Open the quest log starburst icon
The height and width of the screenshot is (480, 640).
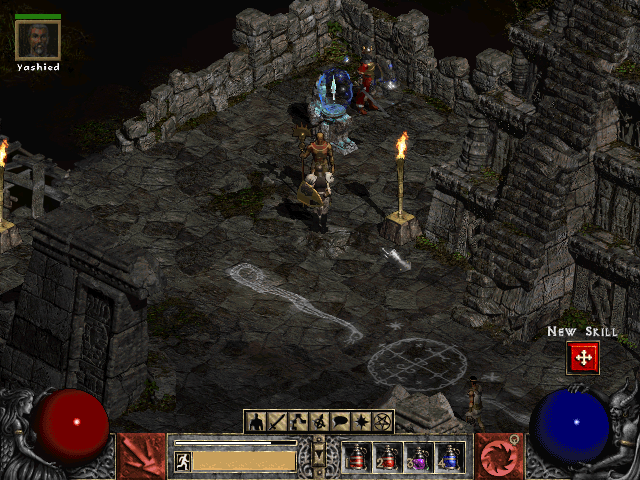pyautogui.click(x=362, y=422)
